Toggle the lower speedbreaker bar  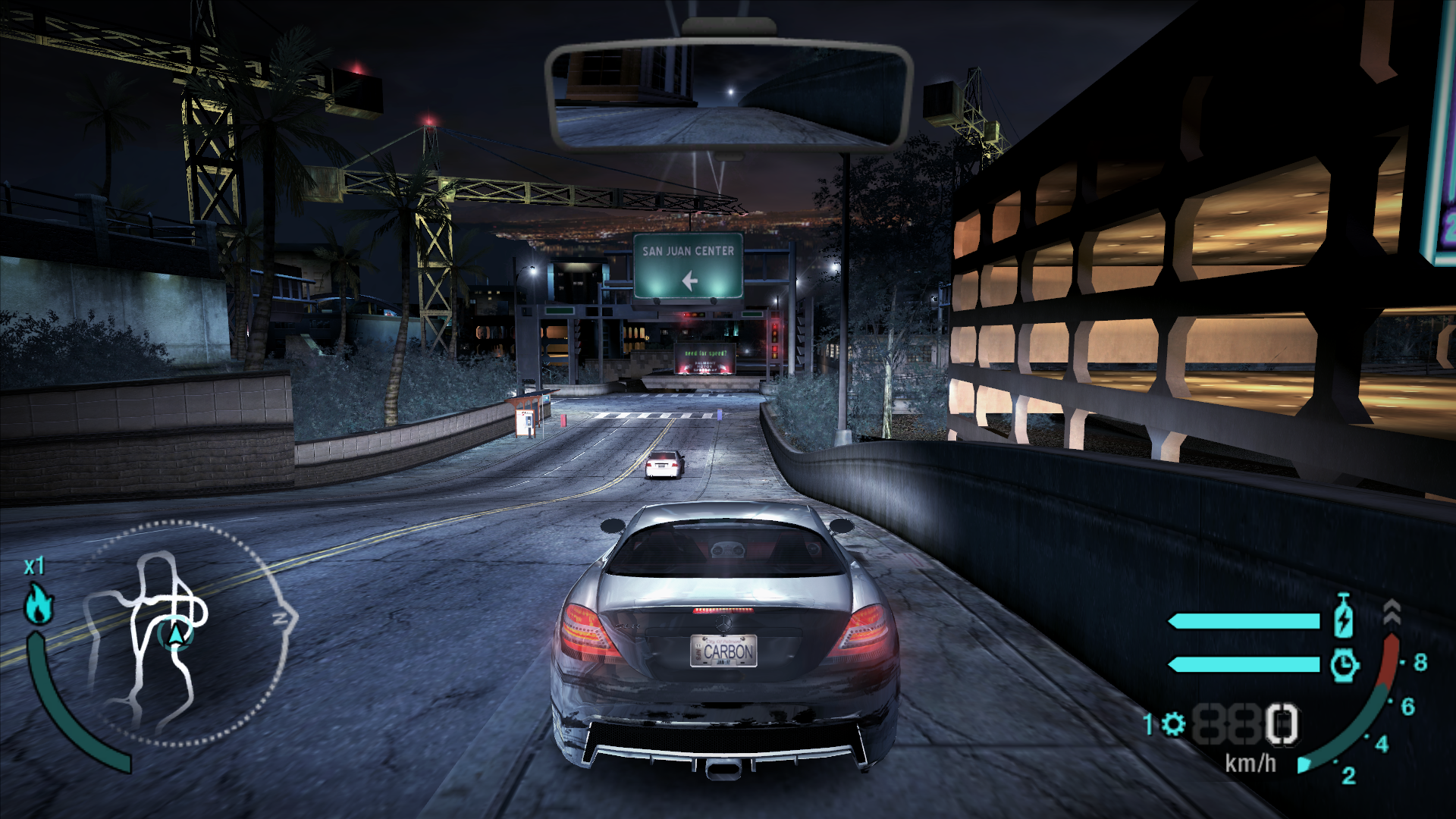1244,665
